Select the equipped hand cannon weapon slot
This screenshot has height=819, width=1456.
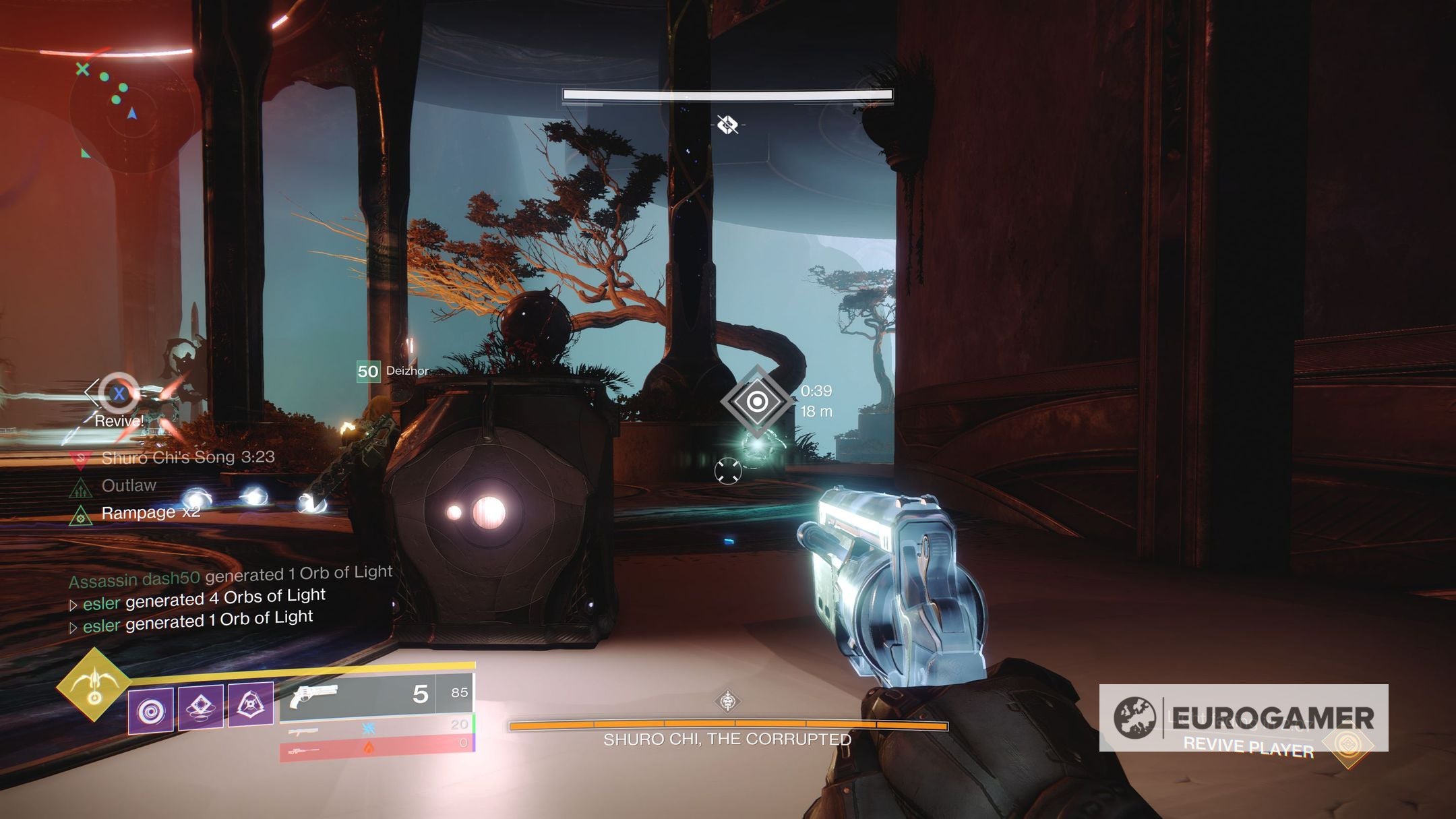pyautogui.click(x=376, y=694)
